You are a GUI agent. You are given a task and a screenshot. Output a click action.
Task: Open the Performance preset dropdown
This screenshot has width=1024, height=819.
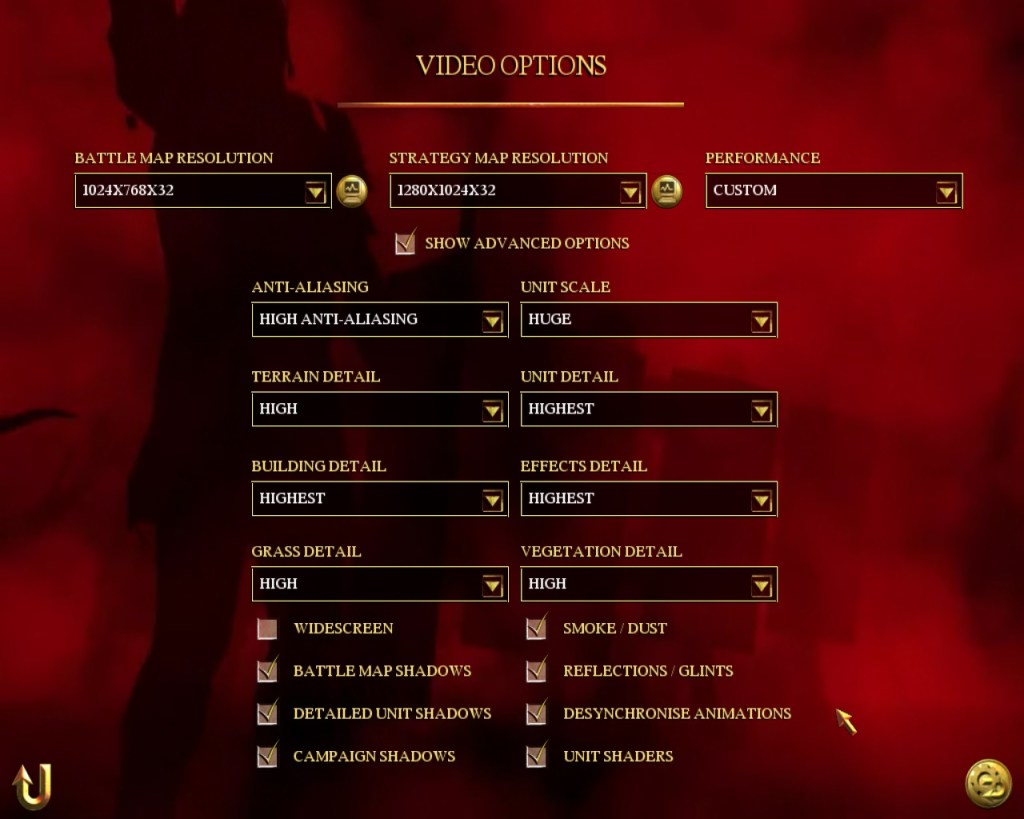pyautogui.click(x=946, y=191)
